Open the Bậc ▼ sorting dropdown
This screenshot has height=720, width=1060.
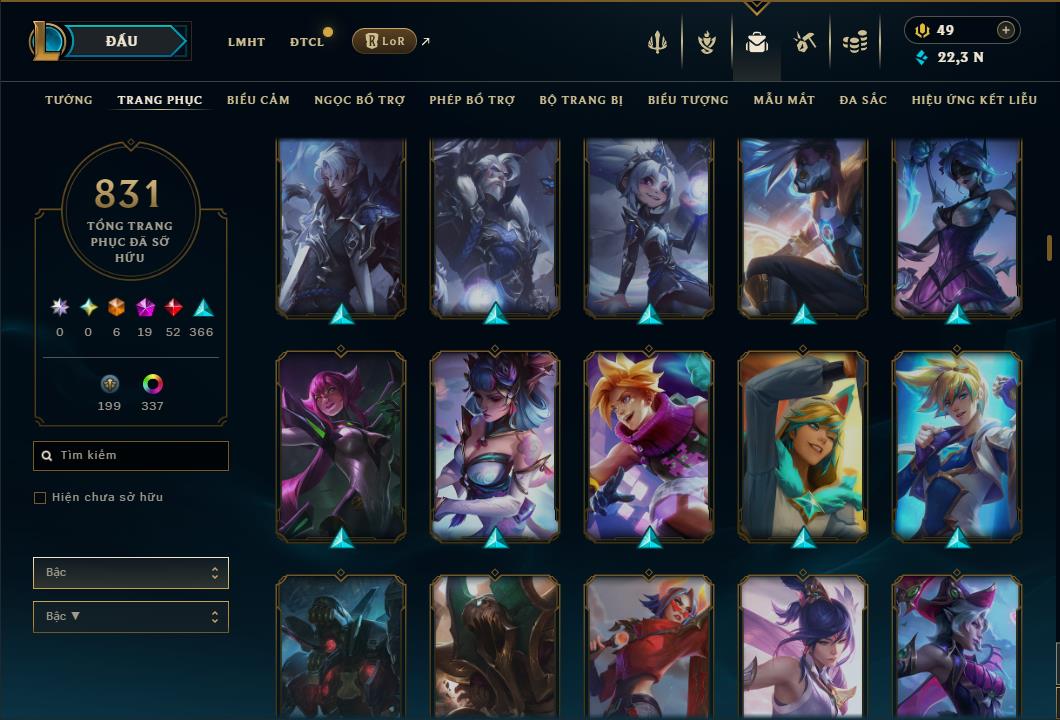131,616
